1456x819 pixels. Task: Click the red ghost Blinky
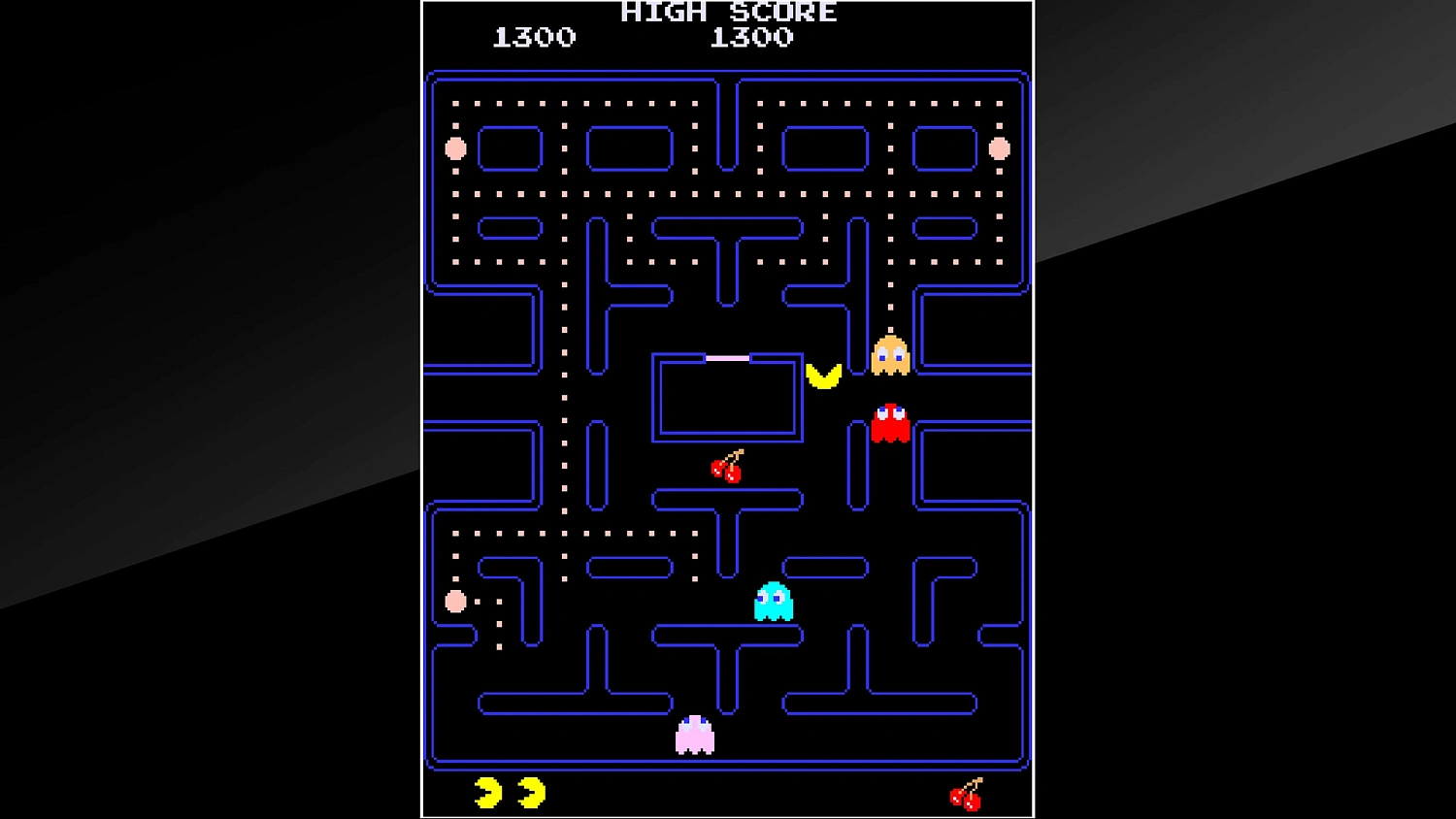point(891,422)
